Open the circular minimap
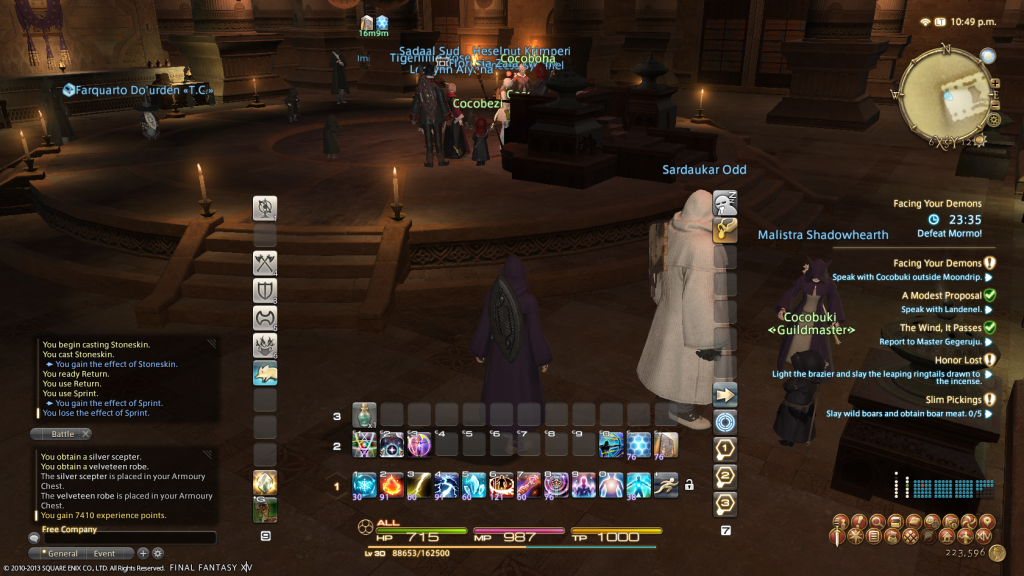This screenshot has width=1024, height=576. pyautogui.click(x=946, y=96)
